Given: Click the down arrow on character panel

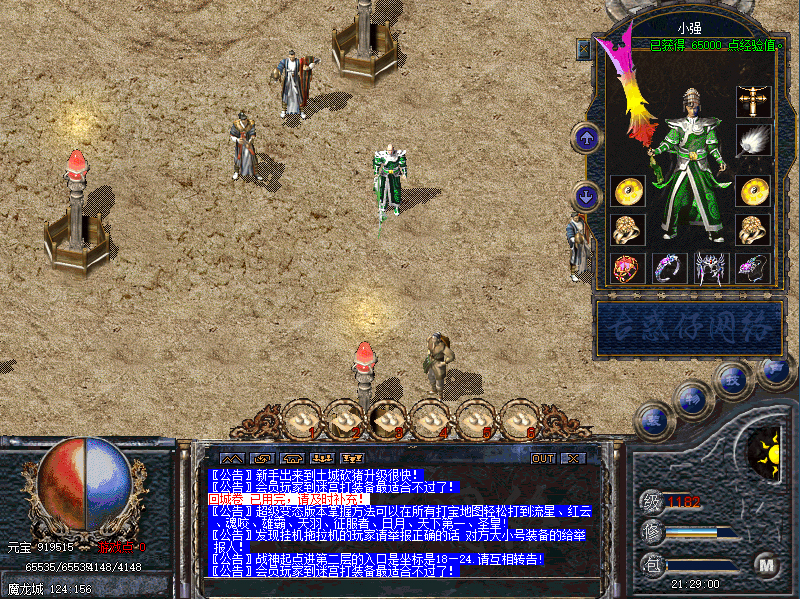Looking at the screenshot, I should pos(585,195).
